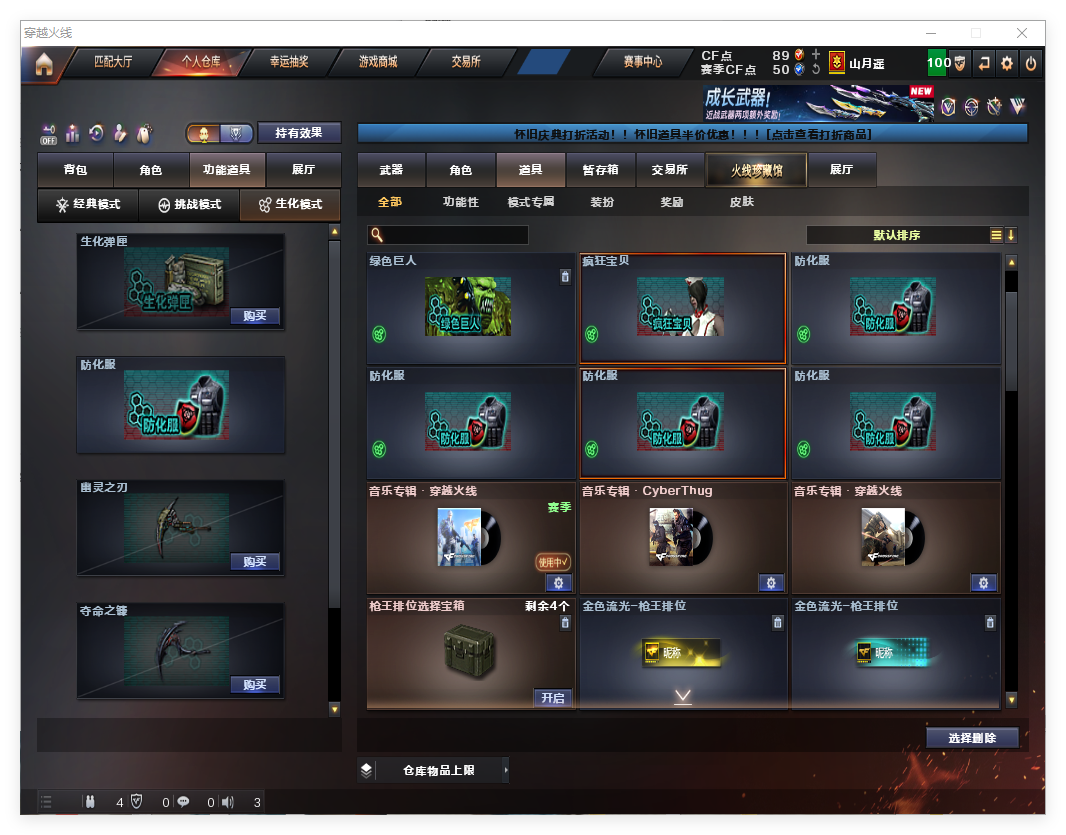Open the 交易所 exchange from top navigation

pyautogui.click(x=466, y=62)
